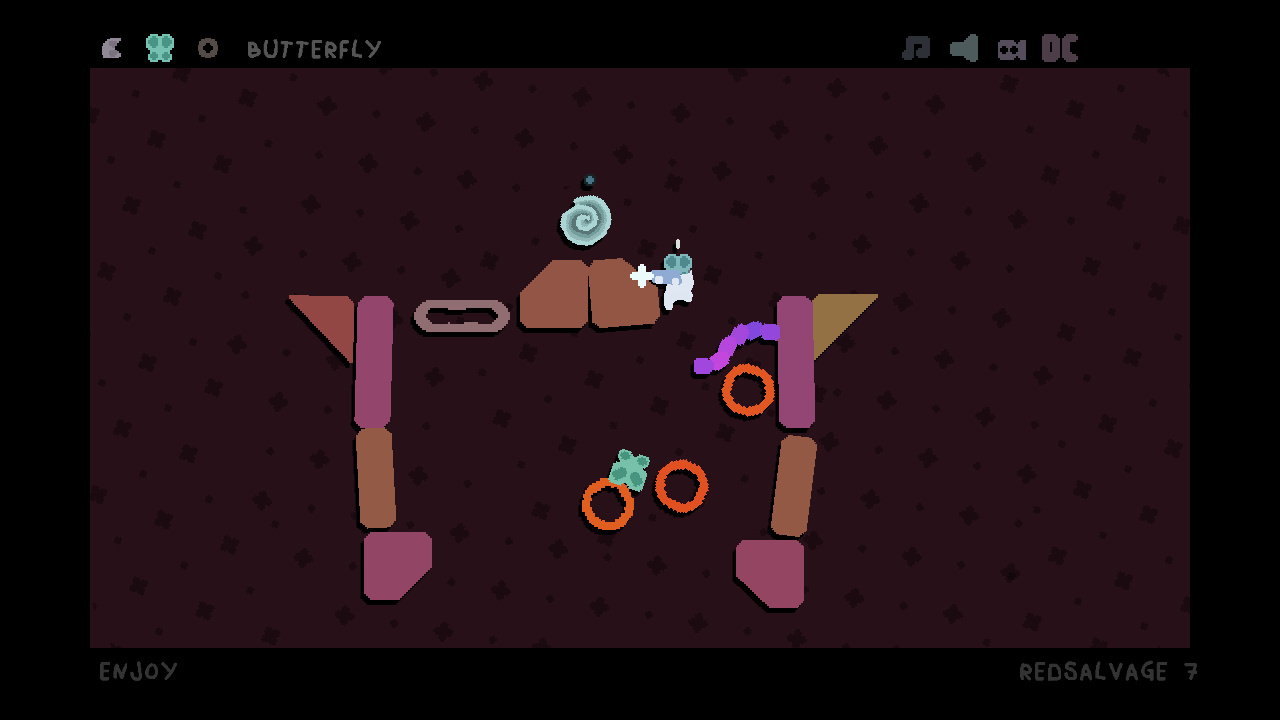Click the BUTTERFLY level title

click(314, 48)
